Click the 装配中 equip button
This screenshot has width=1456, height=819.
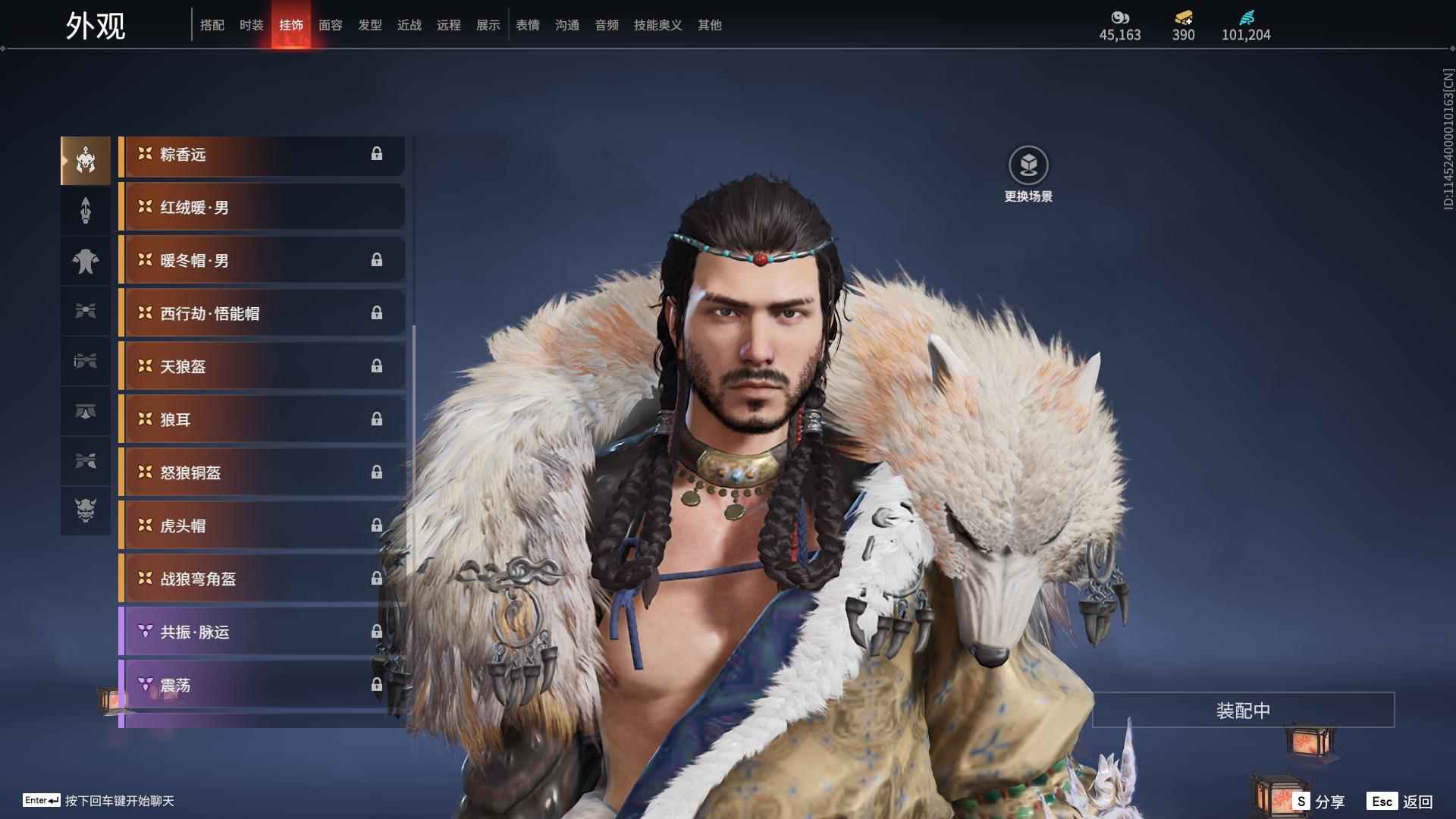click(x=1243, y=711)
